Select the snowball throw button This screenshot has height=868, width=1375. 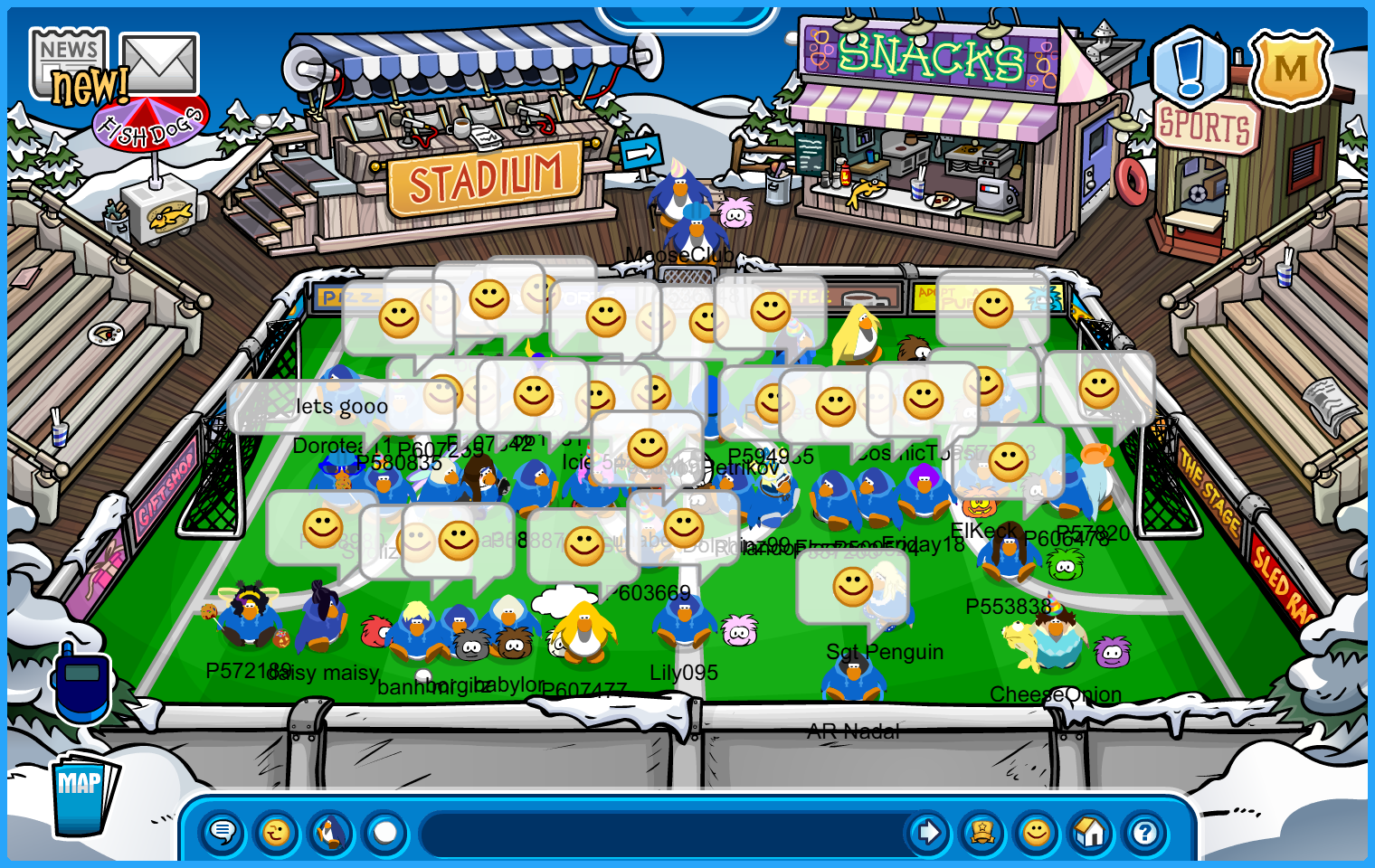coord(385,832)
